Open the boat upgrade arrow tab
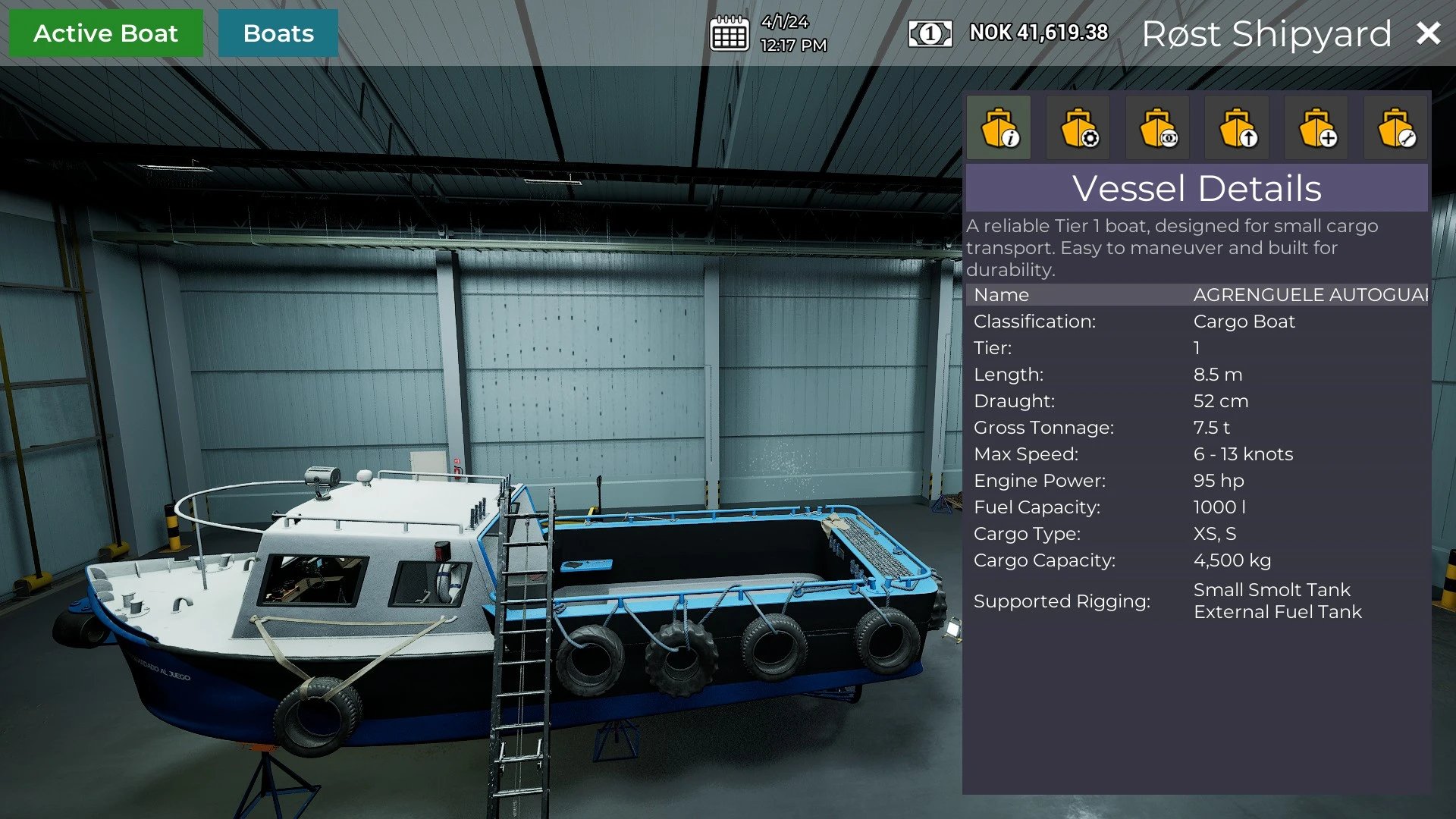Screen dimensions: 1456x819 click(1237, 127)
